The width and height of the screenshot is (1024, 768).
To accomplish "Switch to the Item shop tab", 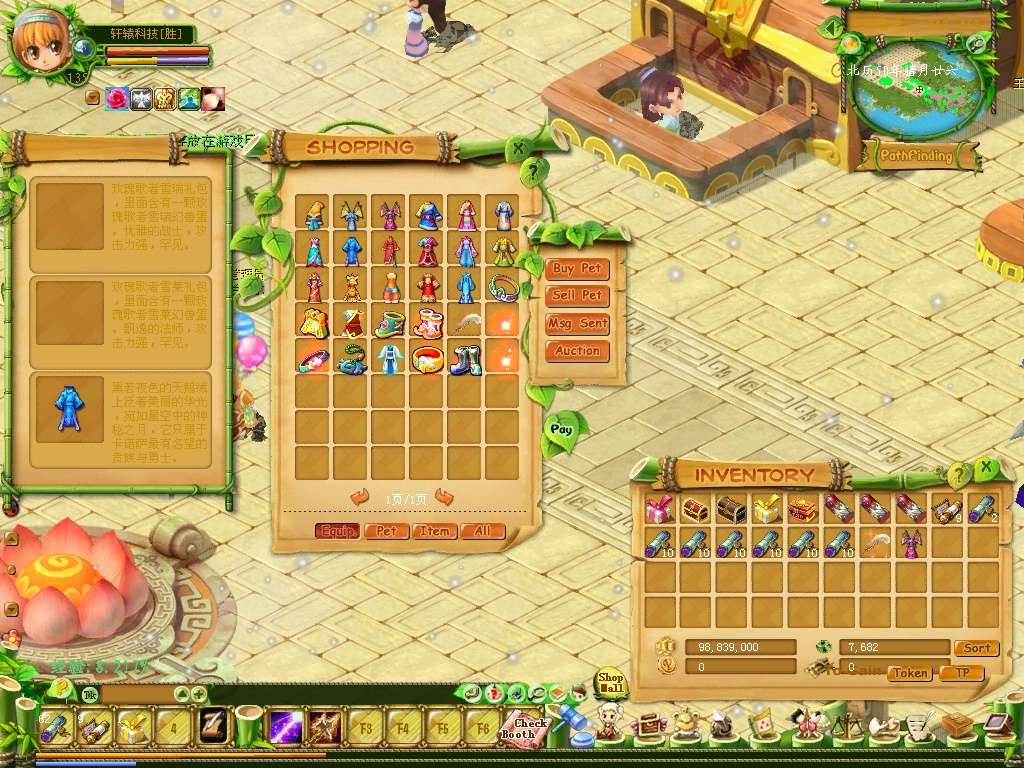I will click(x=434, y=531).
